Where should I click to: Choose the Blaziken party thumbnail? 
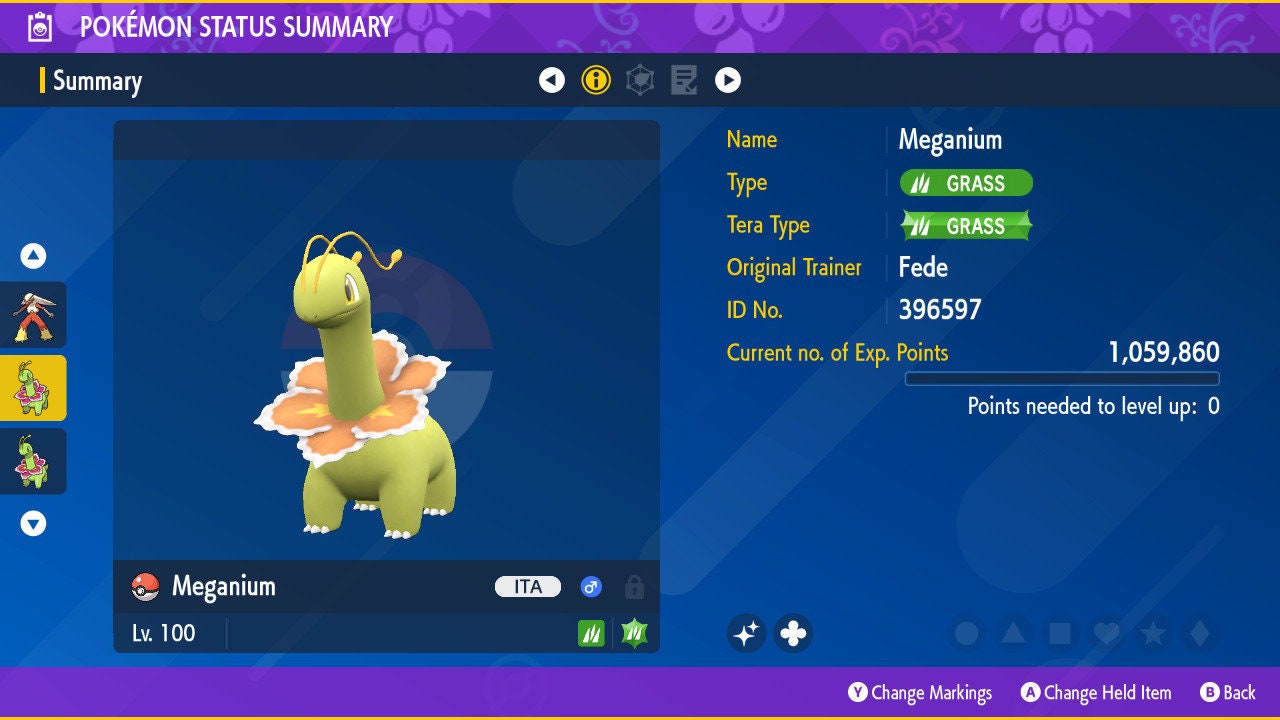click(33, 315)
